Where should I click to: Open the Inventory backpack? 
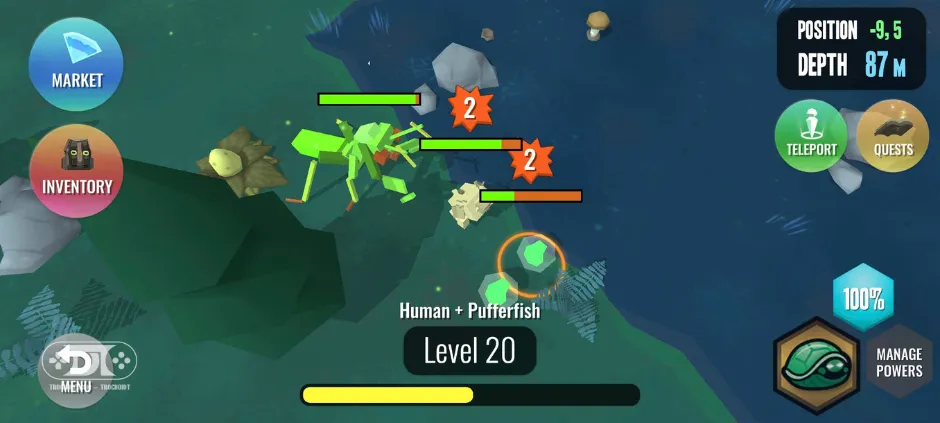(77, 169)
